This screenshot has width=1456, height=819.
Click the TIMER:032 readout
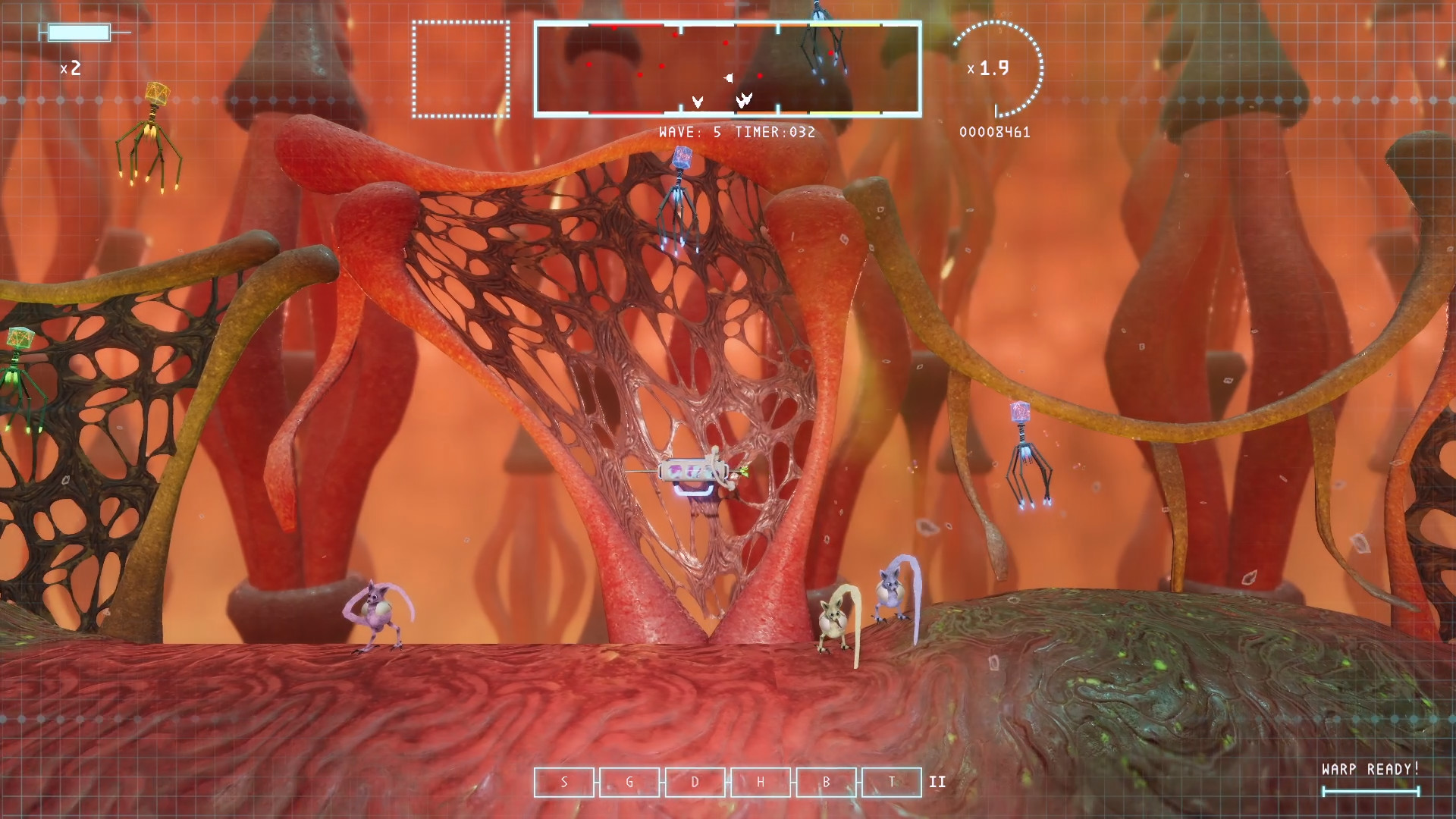pyautogui.click(x=776, y=132)
